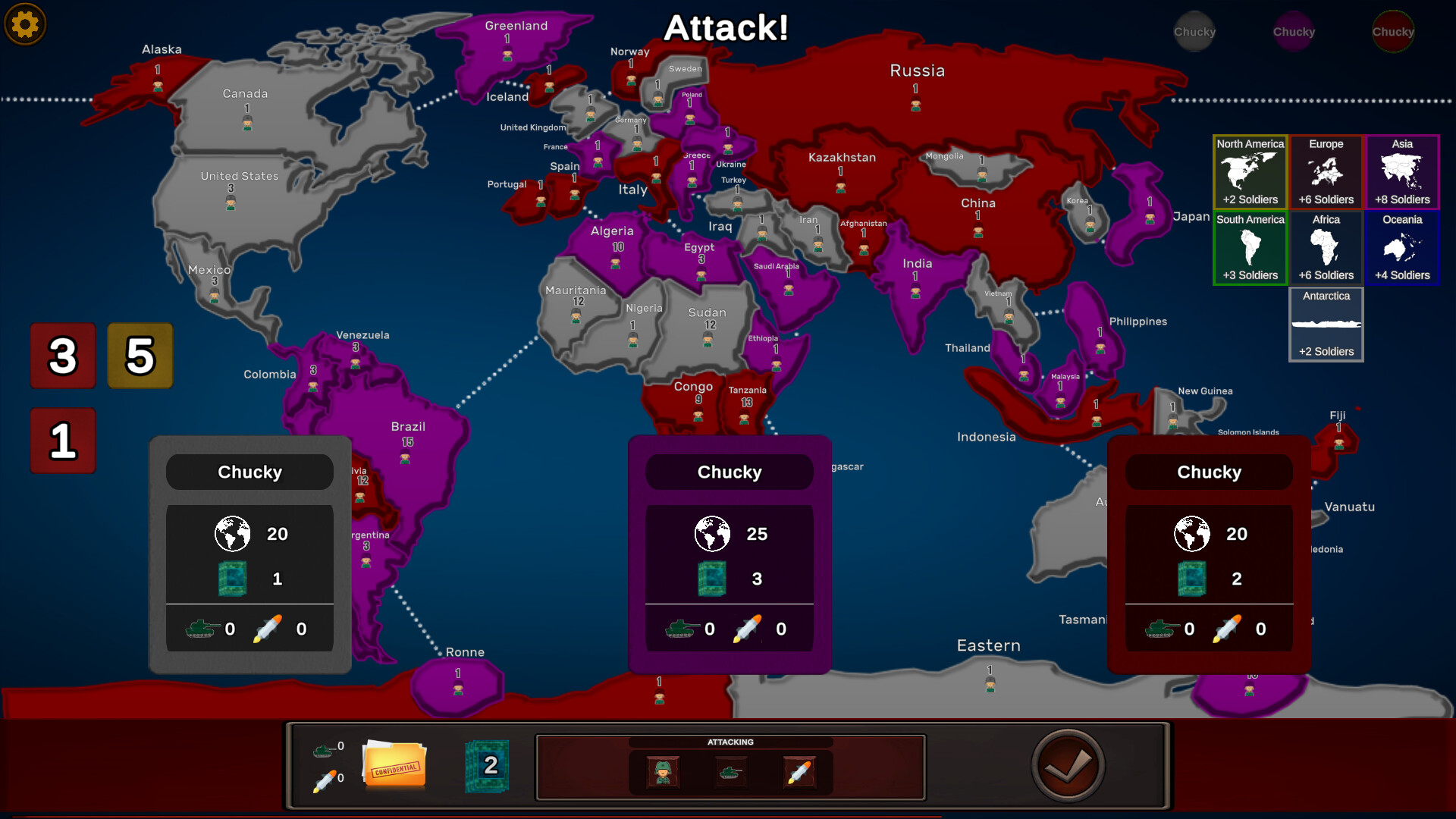
Task: Click the cards icon on purple Chucky's panel
Action: [711, 578]
